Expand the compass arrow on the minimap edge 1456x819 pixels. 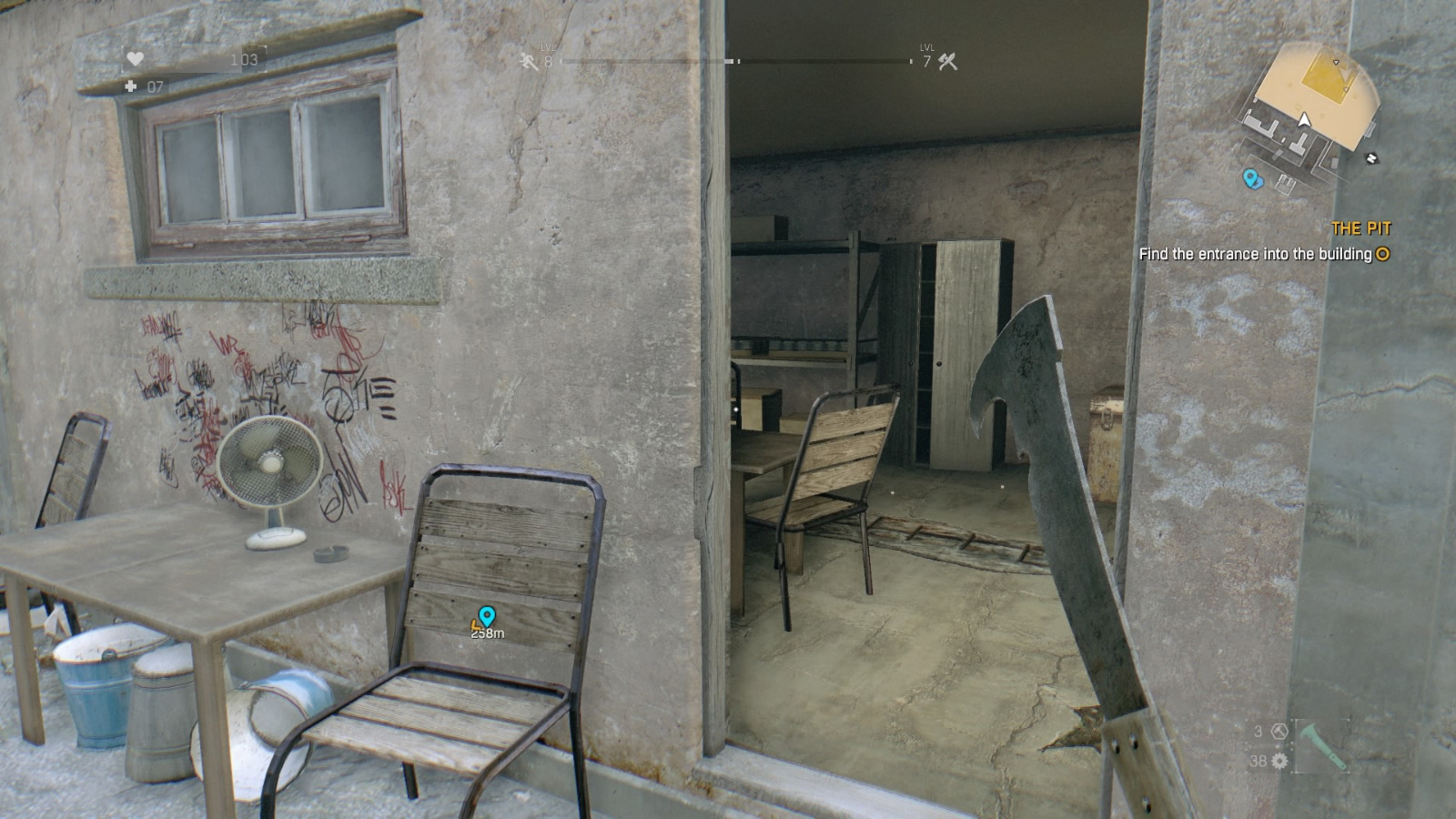coord(1370,157)
